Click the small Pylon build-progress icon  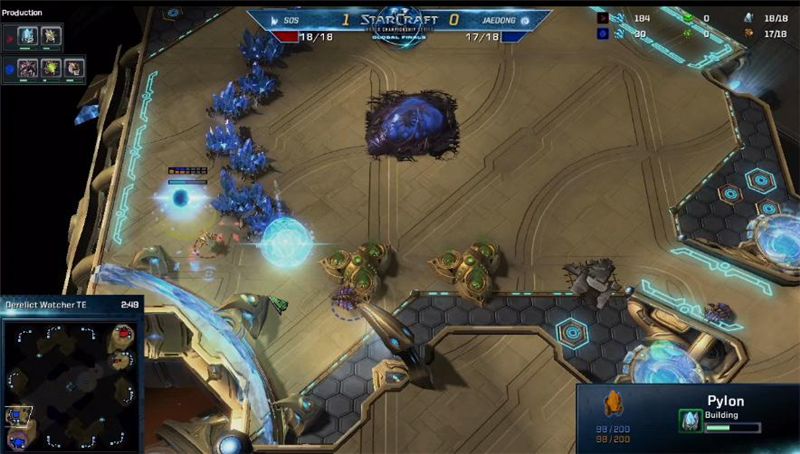coord(689,421)
